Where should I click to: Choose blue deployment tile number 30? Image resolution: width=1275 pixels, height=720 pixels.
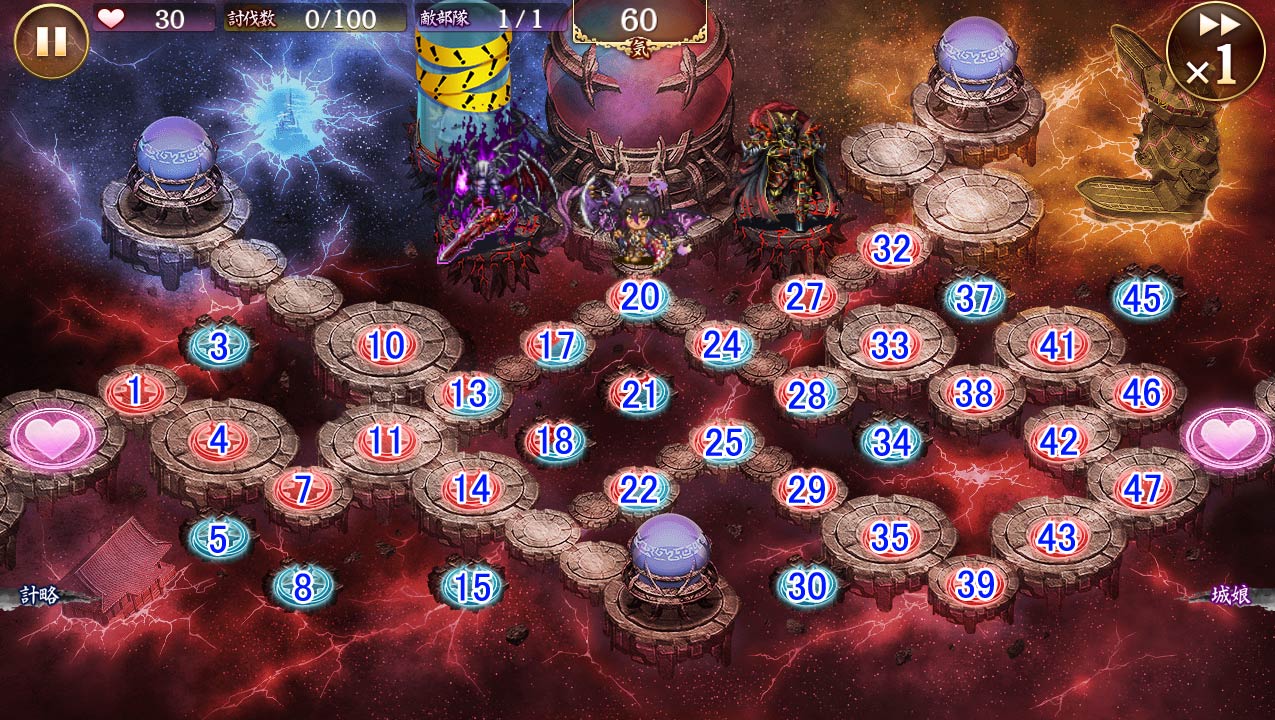click(807, 586)
